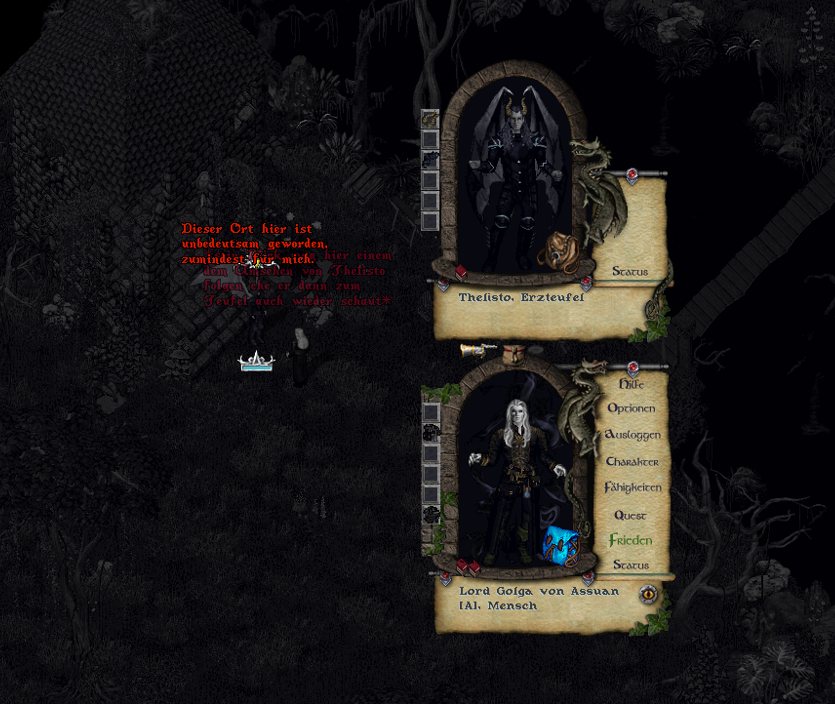The width and height of the screenshot is (835, 704).
Task: Click the golden eye icon
Action: [x=648, y=594]
